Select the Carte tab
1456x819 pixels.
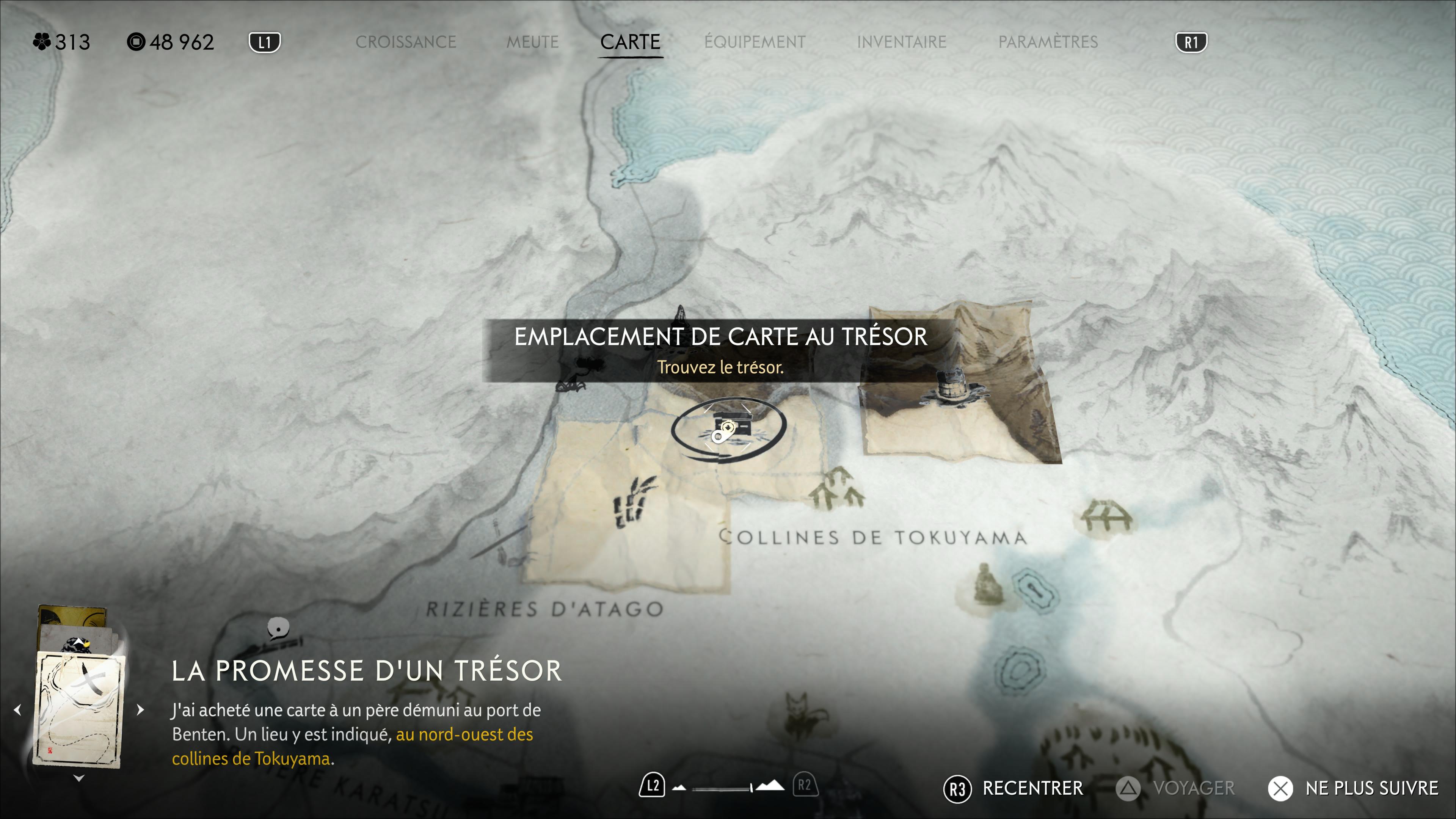[x=630, y=42]
